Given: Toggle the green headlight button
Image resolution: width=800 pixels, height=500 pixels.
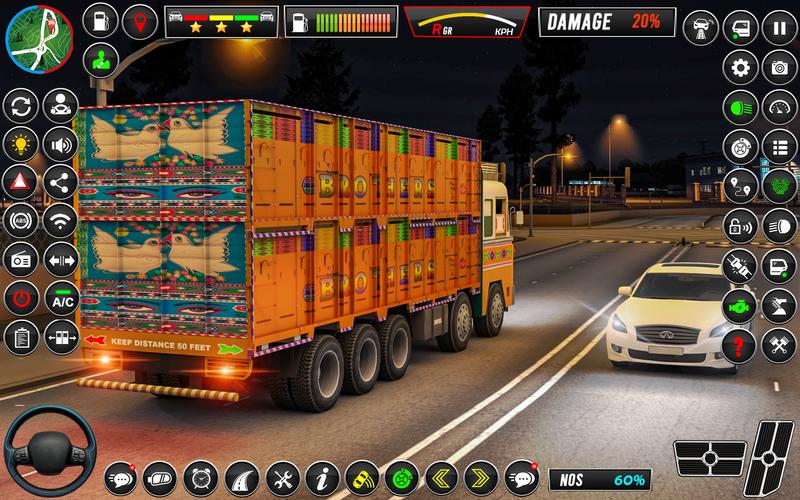Looking at the screenshot, I should (740, 106).
